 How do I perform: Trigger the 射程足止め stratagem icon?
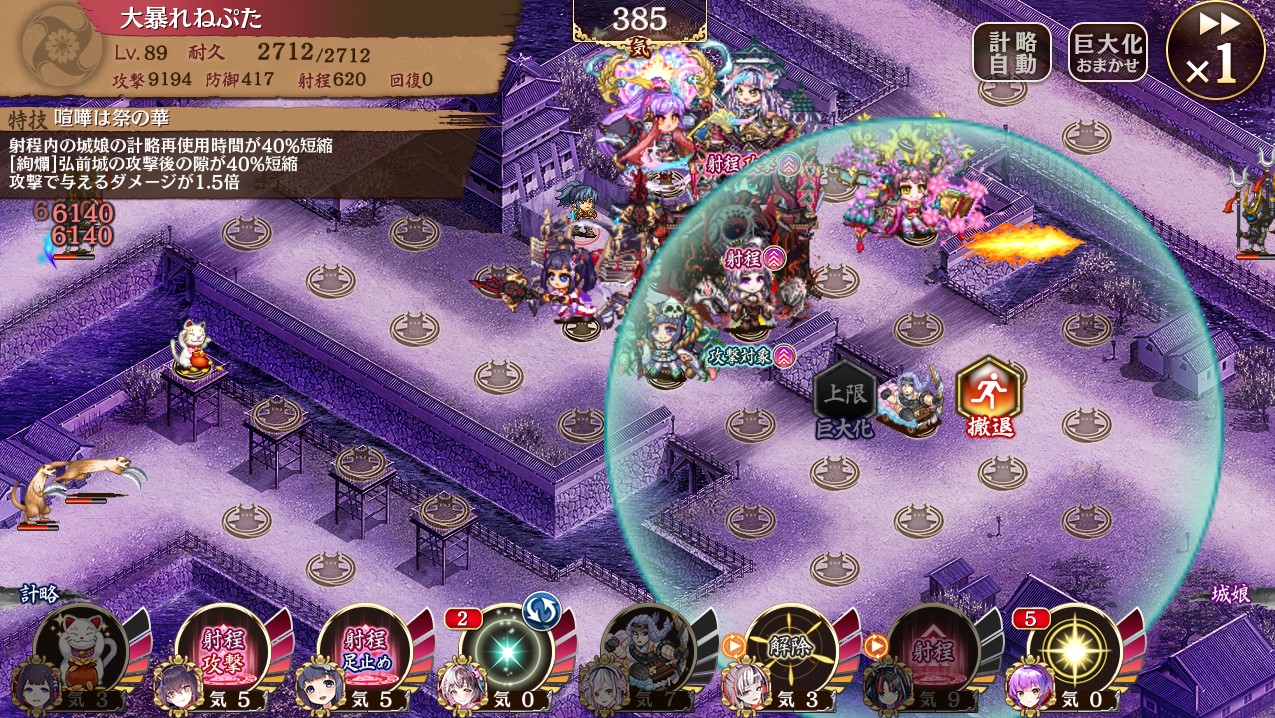click(364, 648)
